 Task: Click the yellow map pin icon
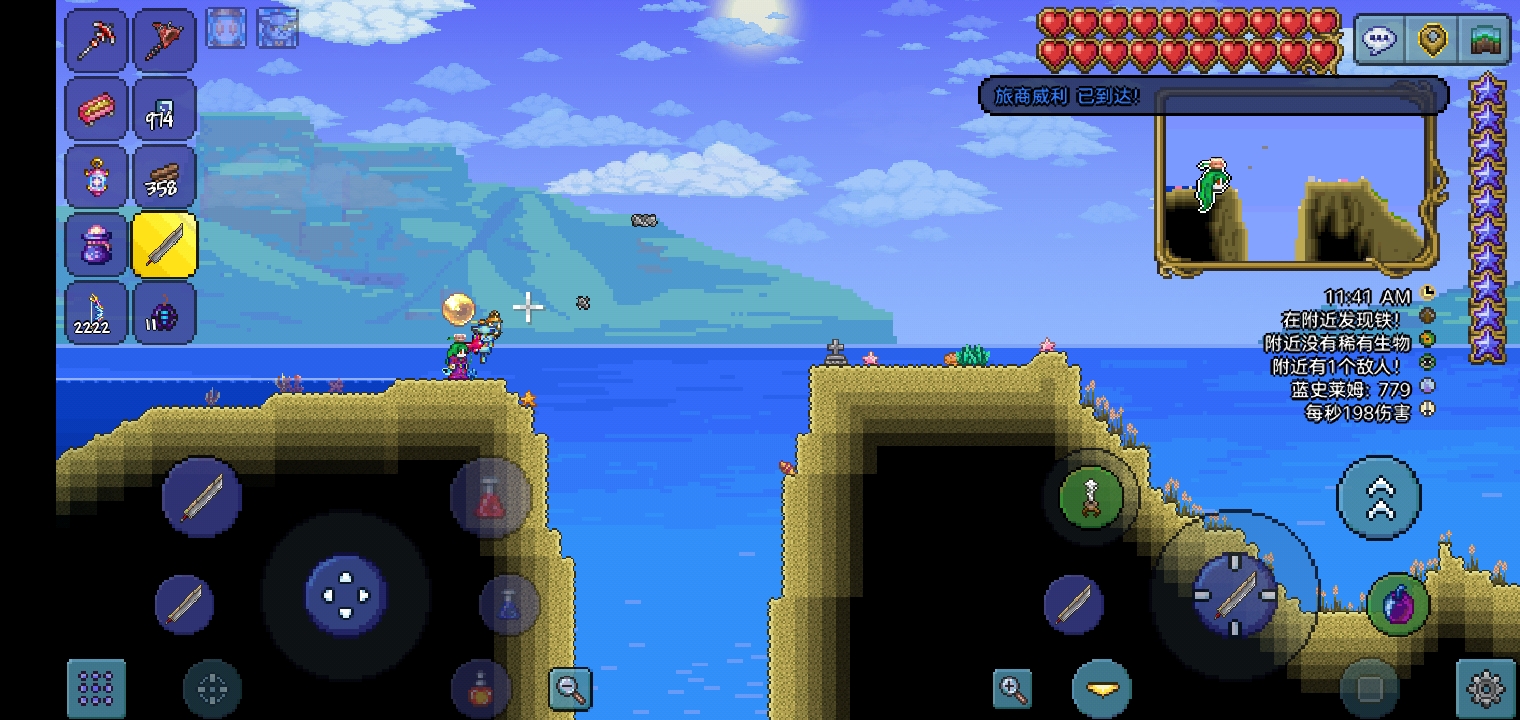point(1434,41)
